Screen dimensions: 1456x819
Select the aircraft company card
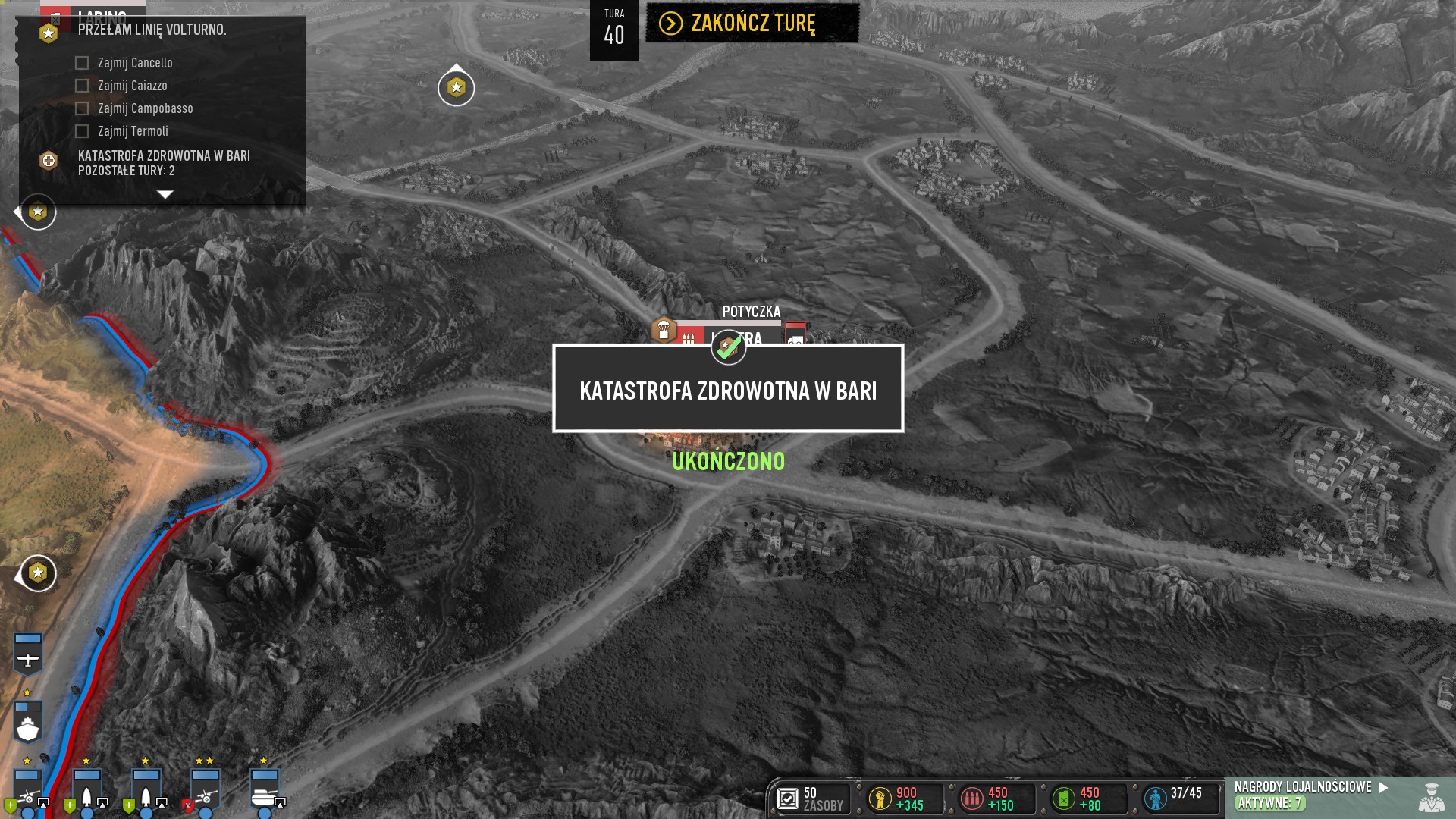pos(28,652)
